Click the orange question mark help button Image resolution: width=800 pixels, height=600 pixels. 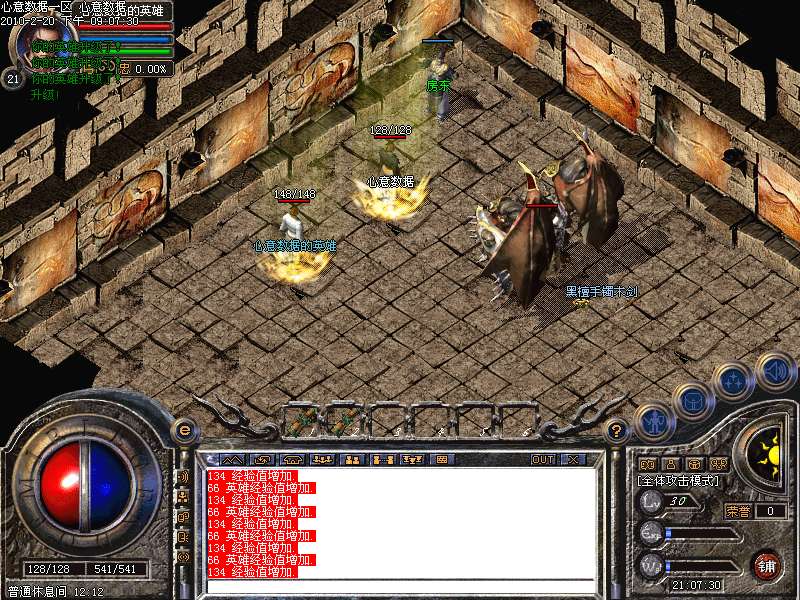[617, 431]
